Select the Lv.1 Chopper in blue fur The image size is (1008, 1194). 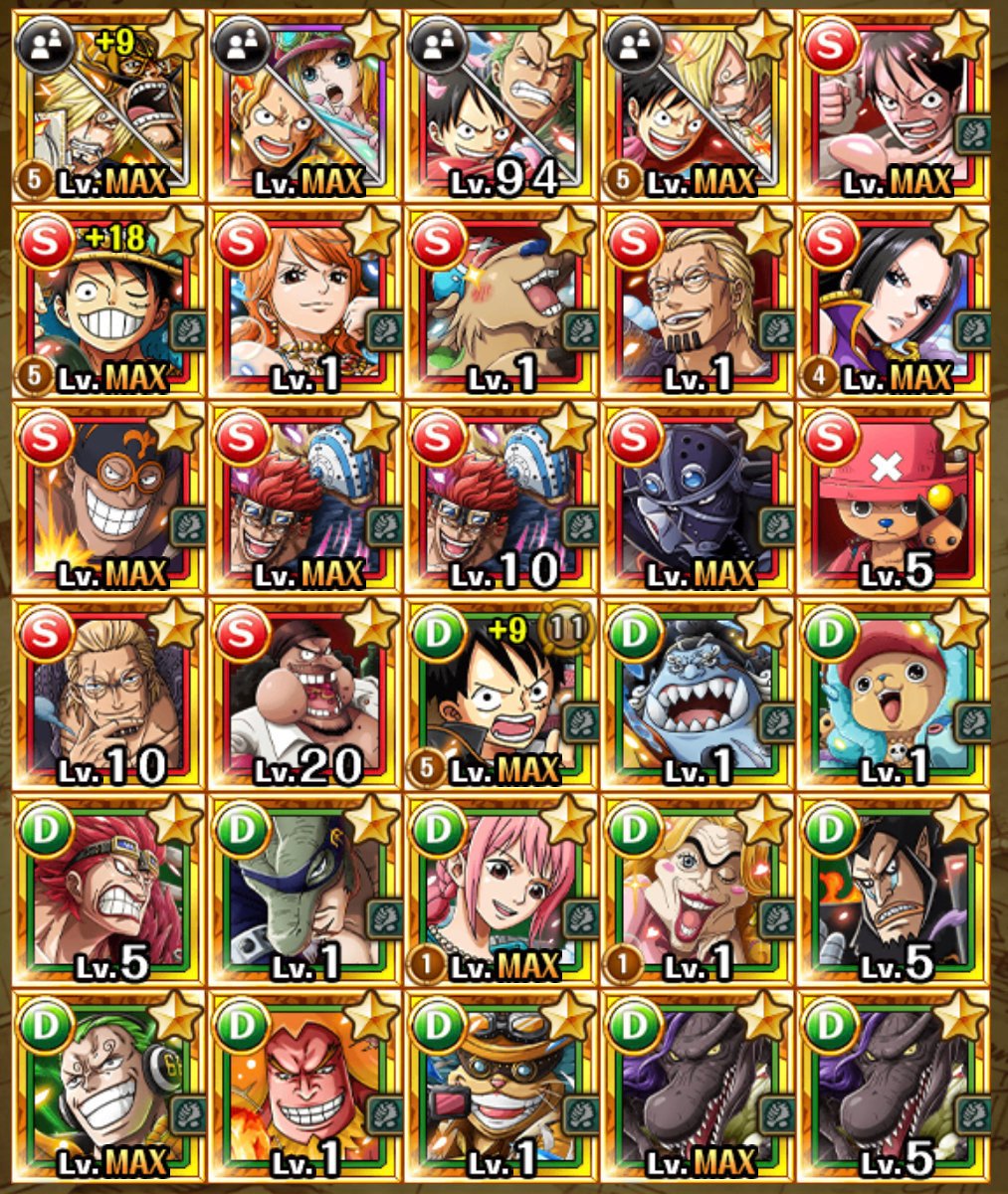tap(895, 694)
